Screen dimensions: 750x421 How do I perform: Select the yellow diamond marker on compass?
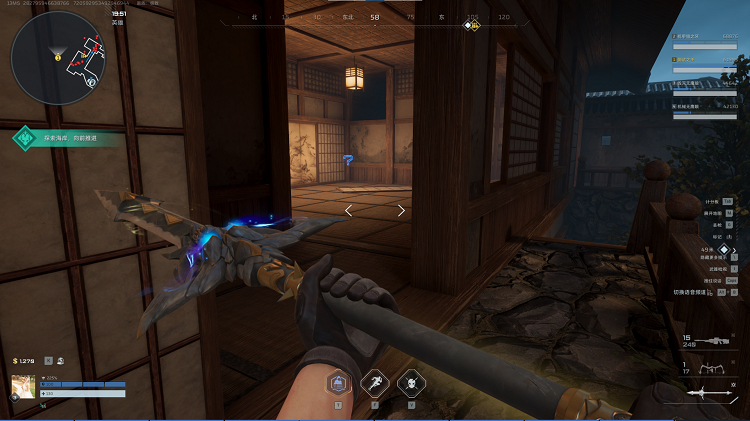pos(468,25)
